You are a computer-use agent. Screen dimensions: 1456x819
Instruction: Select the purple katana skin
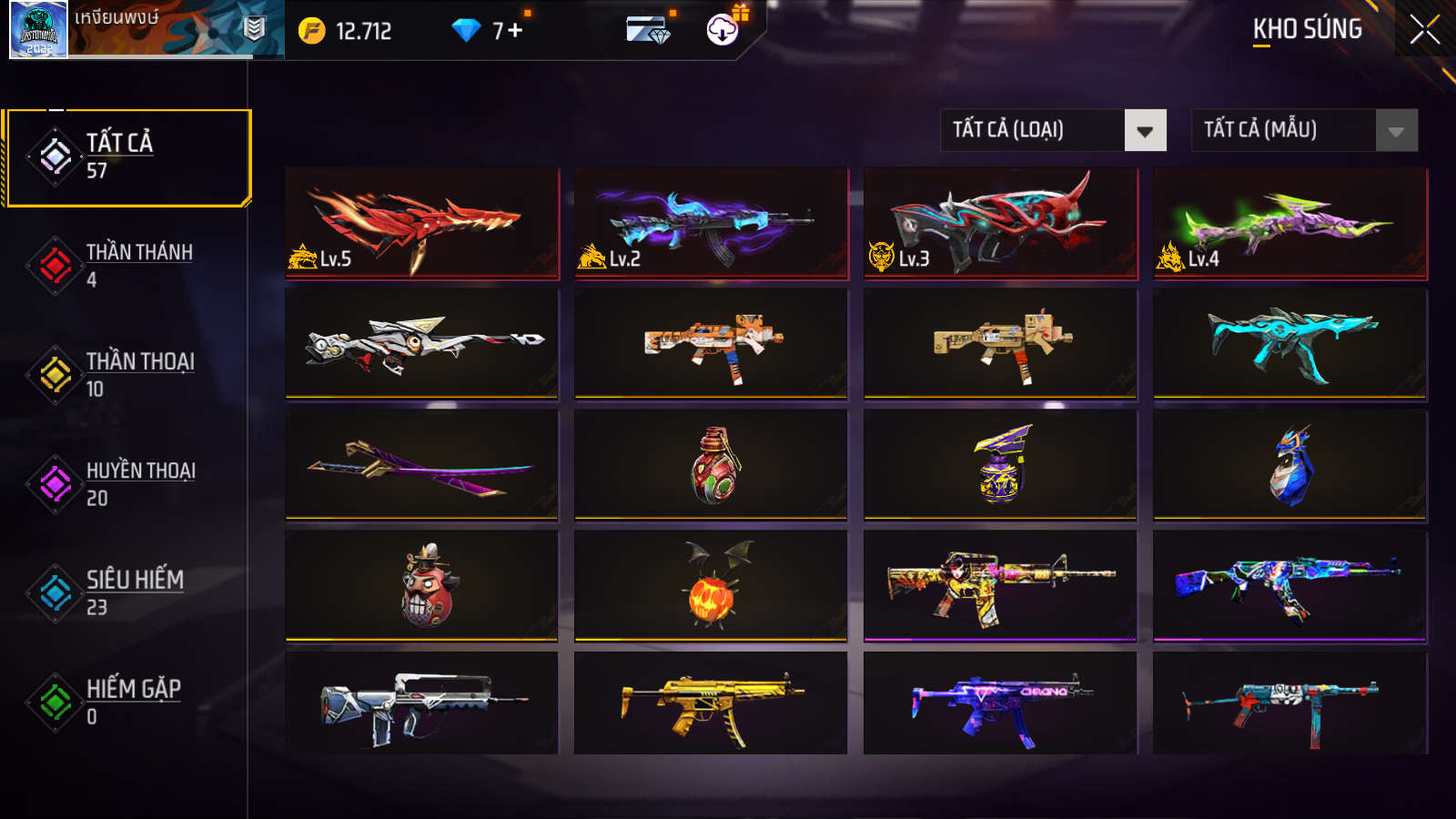tap(421, 465)
